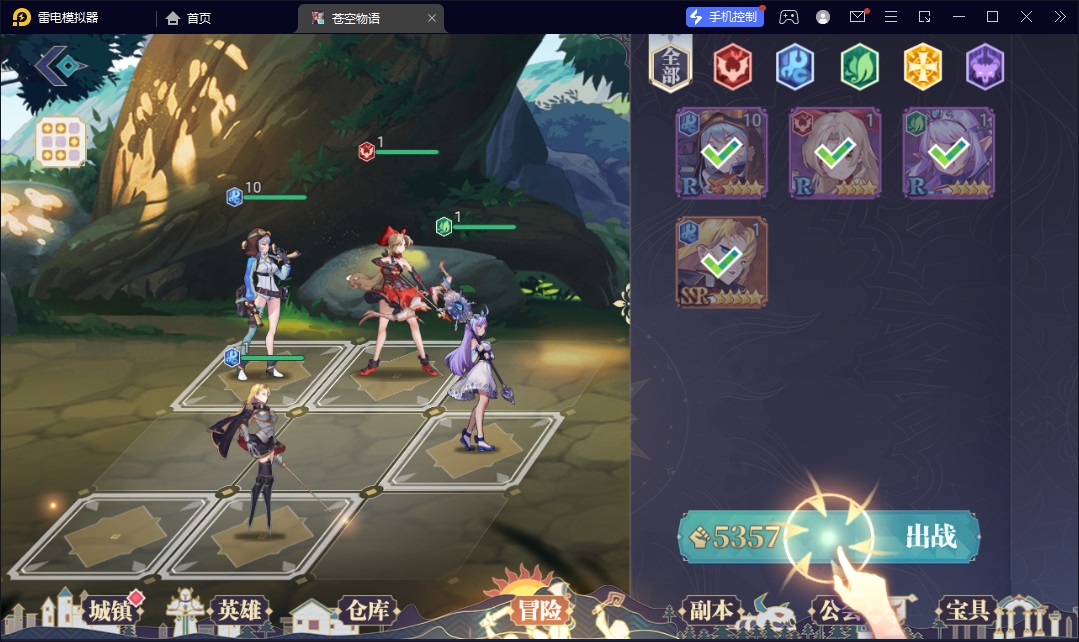Viewport: 1079px width, 642px height.
Task: Filter heroes by purple dark element
Action: [x=984, y=68]
